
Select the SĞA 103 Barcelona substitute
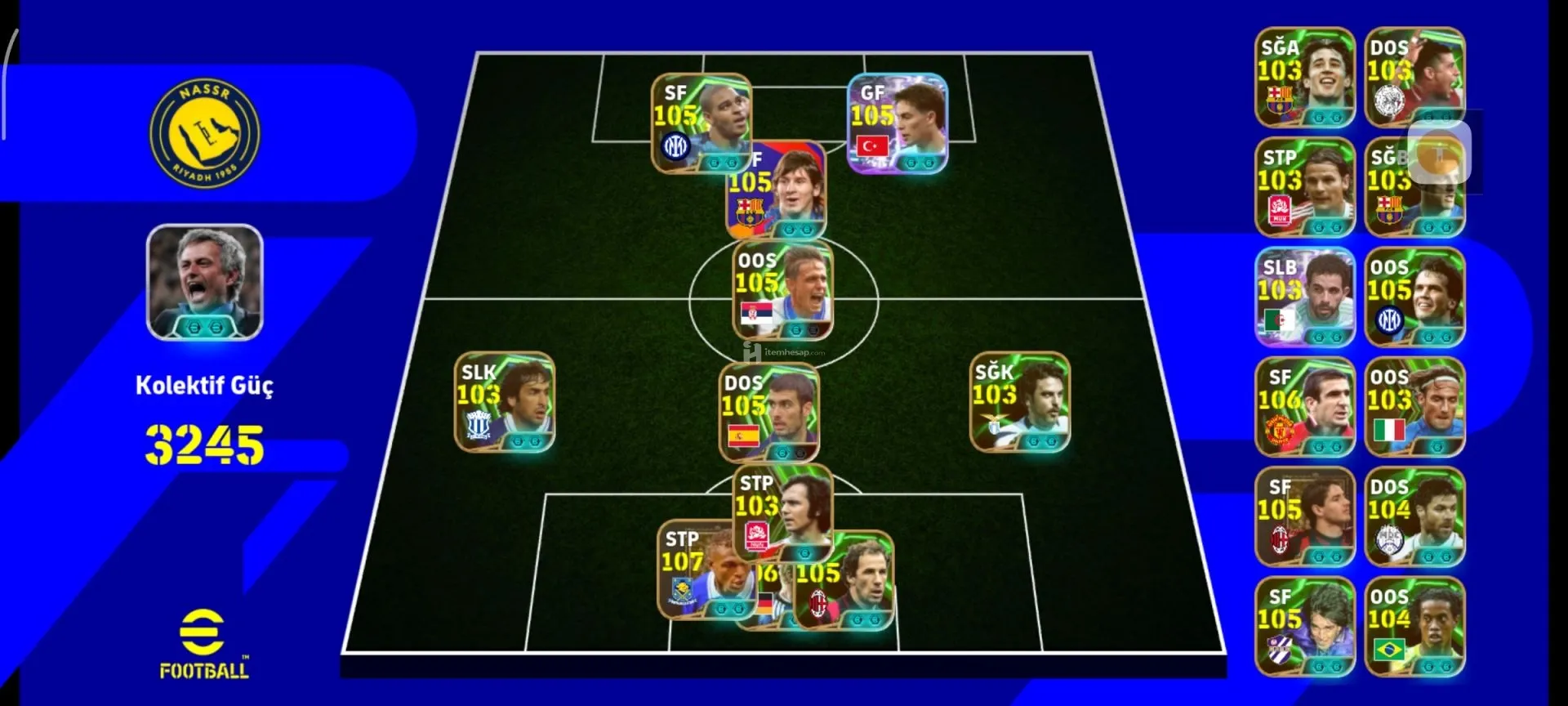[1304, 78]
